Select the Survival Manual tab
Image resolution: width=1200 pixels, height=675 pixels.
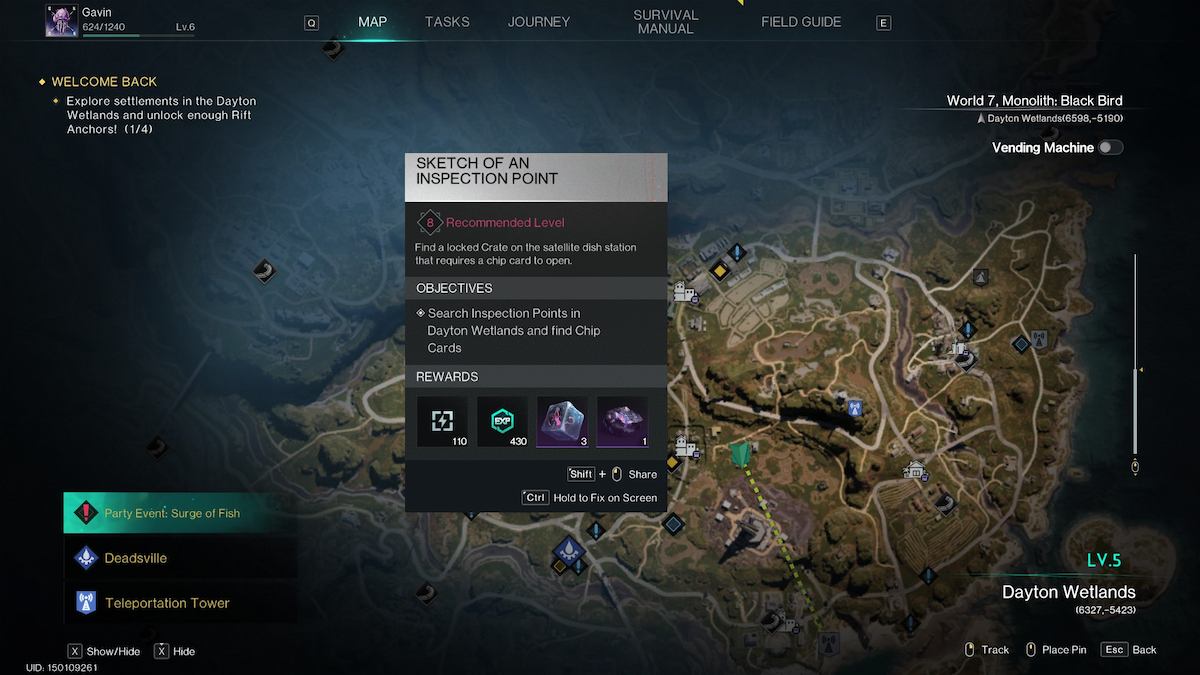(x=665, y=22)
